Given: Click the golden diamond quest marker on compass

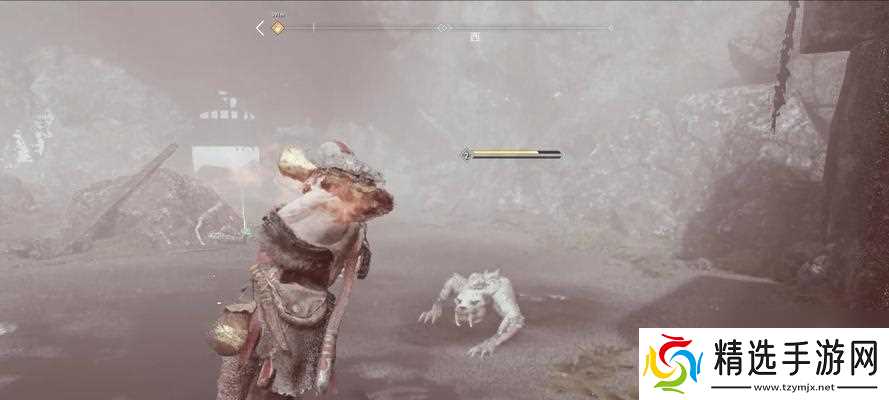Looking at the screenshot, I should coord(278,28).
